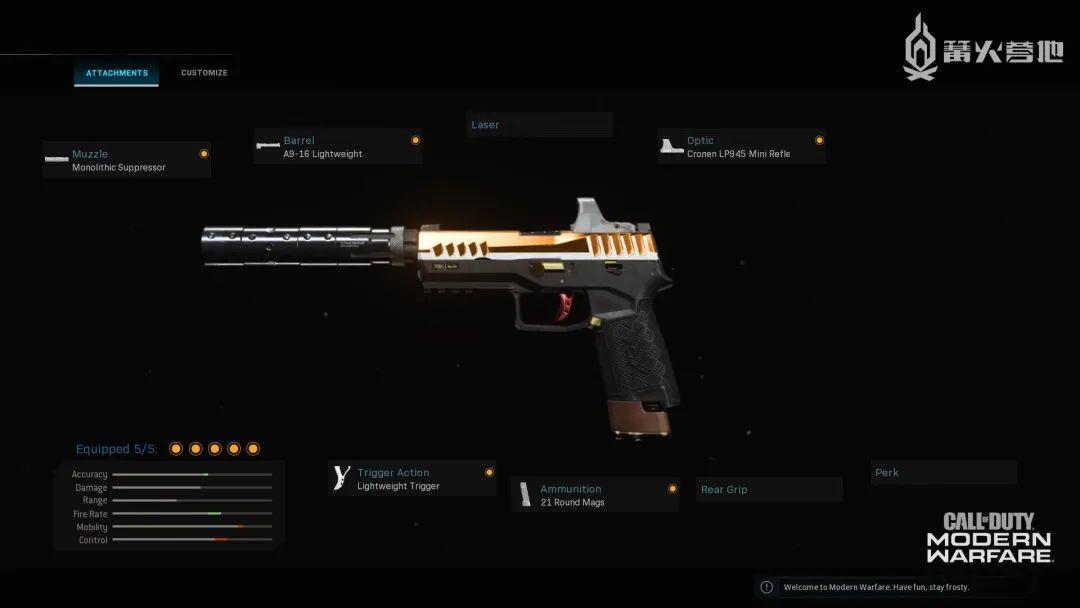Select the Muzzle Monolithic Suppressor slot

point(127,160)
